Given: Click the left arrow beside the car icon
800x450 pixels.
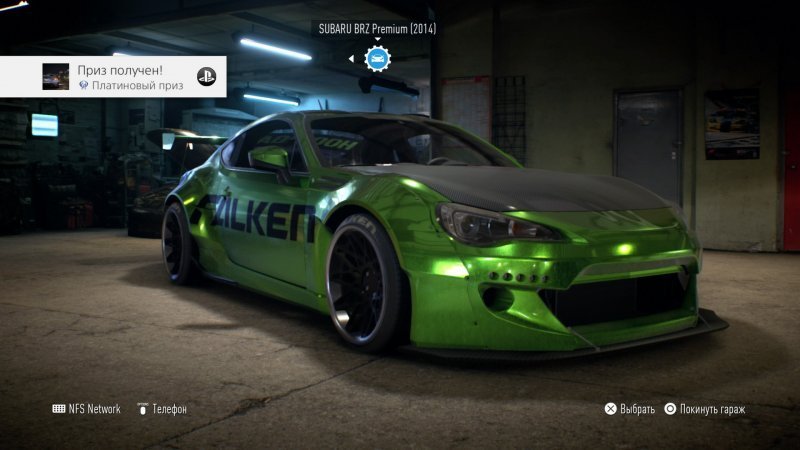Looking at the screenshot, I should (x=351, y=59).
